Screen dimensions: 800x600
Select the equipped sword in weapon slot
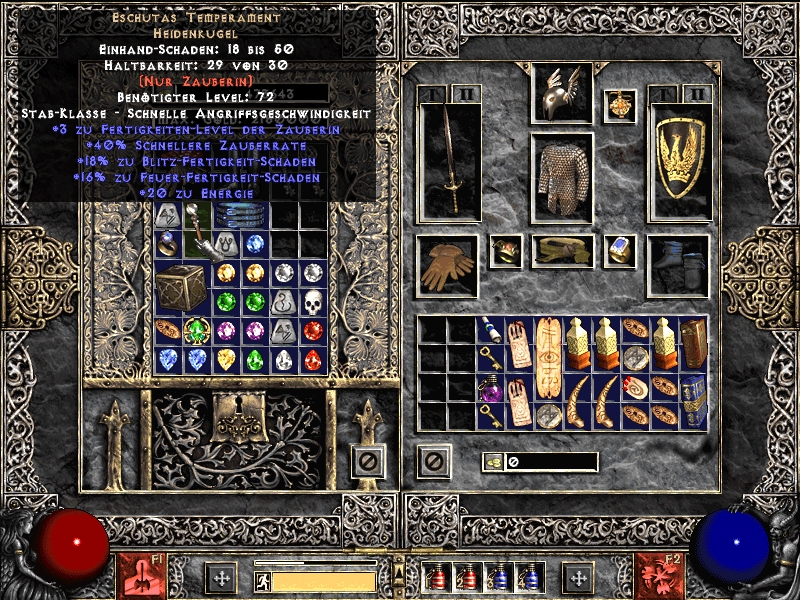click(448, 160)
